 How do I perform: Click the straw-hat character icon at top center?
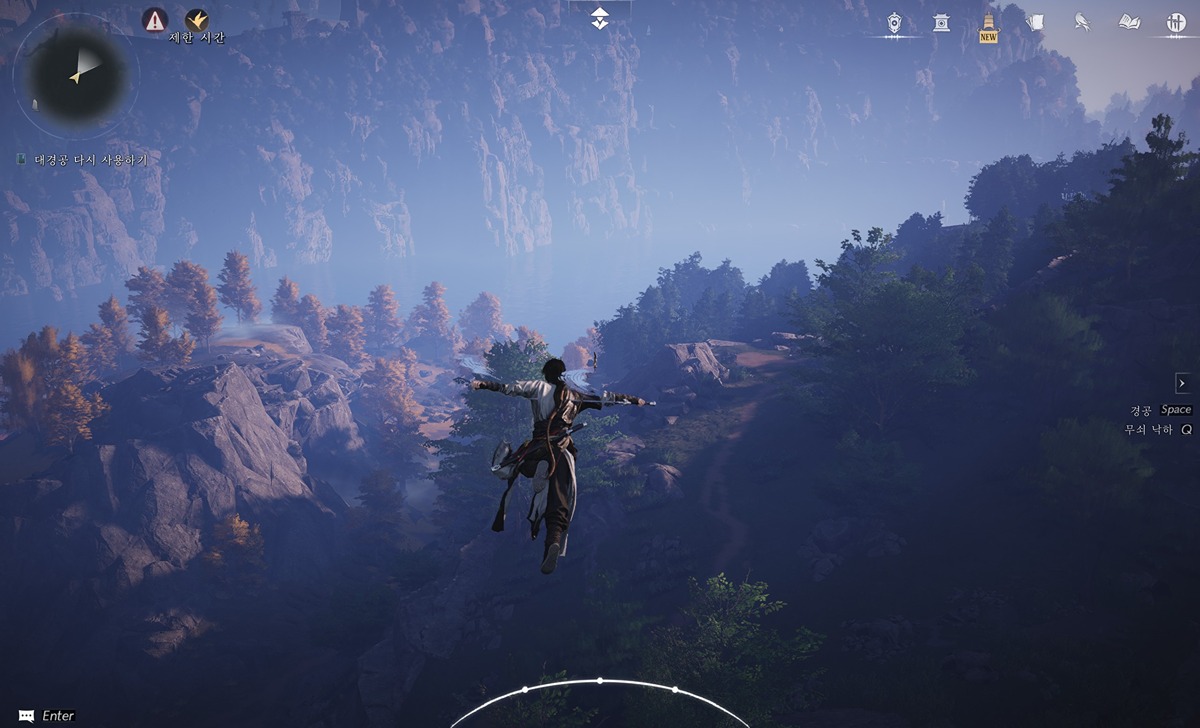[599, 18]
